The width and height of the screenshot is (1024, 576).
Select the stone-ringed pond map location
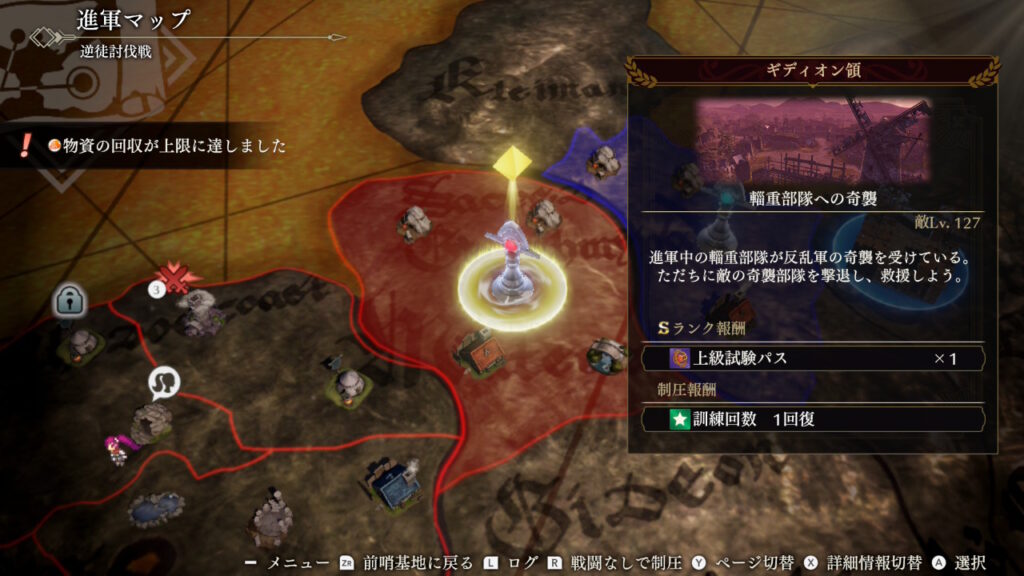pyautogui.click(x=156, y=508)
